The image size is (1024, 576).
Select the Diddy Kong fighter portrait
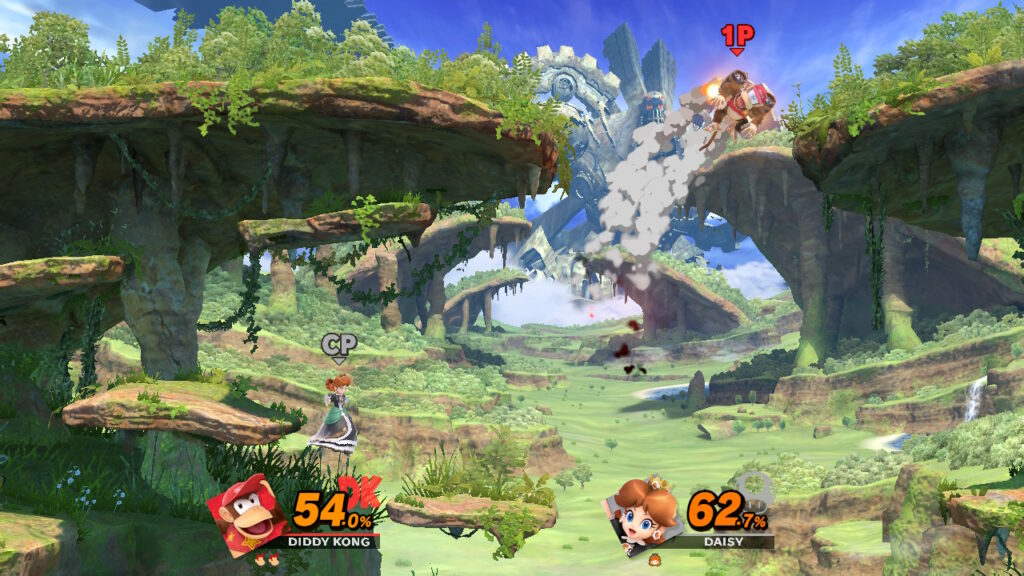247,513
